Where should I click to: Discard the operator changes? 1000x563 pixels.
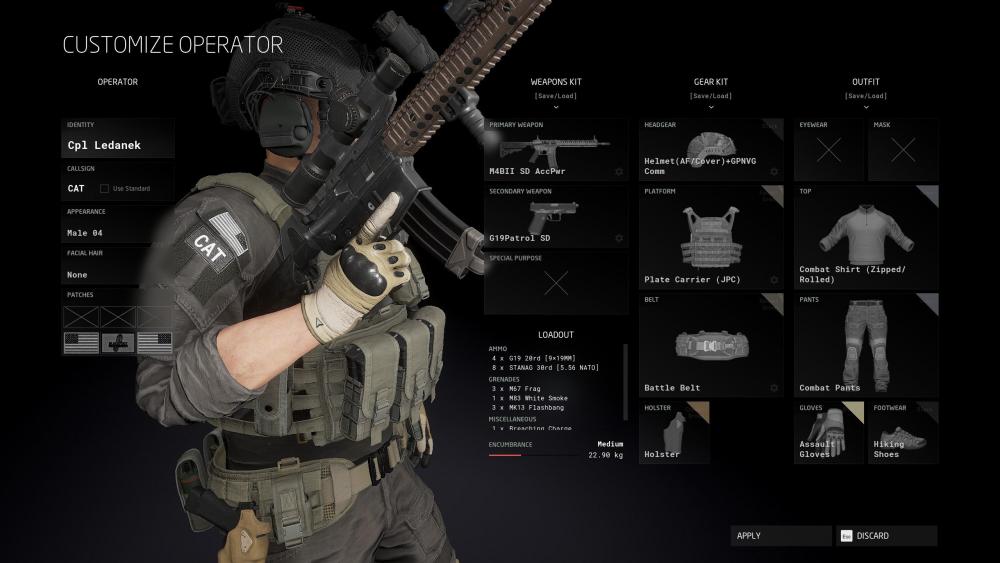pos(886,536)
